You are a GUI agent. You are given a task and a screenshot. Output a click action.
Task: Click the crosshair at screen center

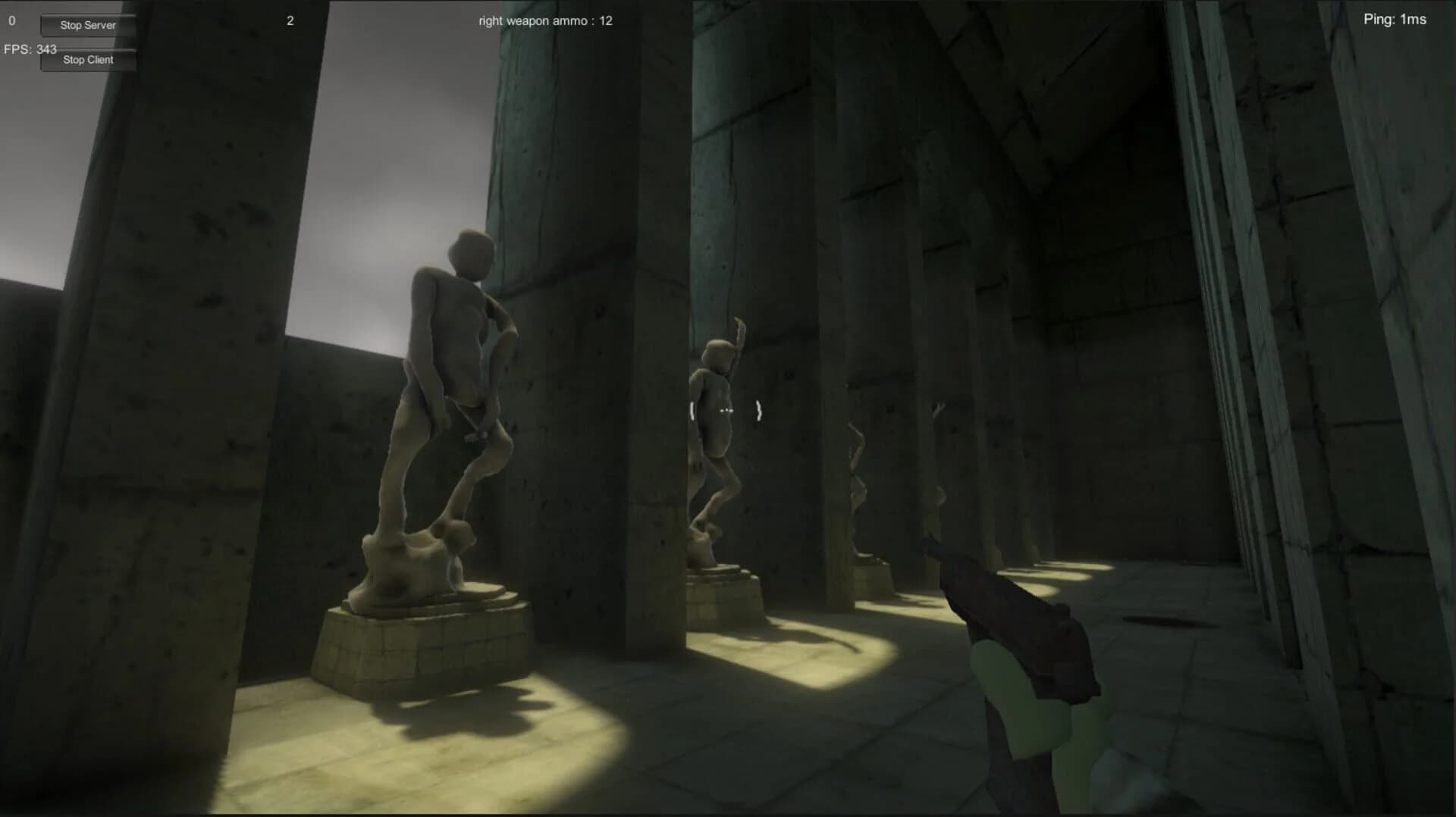pos(726,409)
